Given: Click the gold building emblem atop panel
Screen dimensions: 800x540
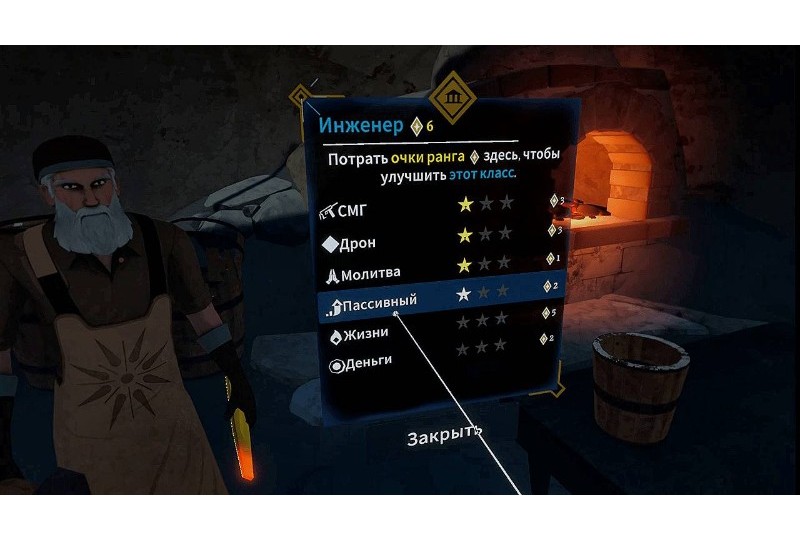Looking at the screenshot, I should [x=452, y=99].
